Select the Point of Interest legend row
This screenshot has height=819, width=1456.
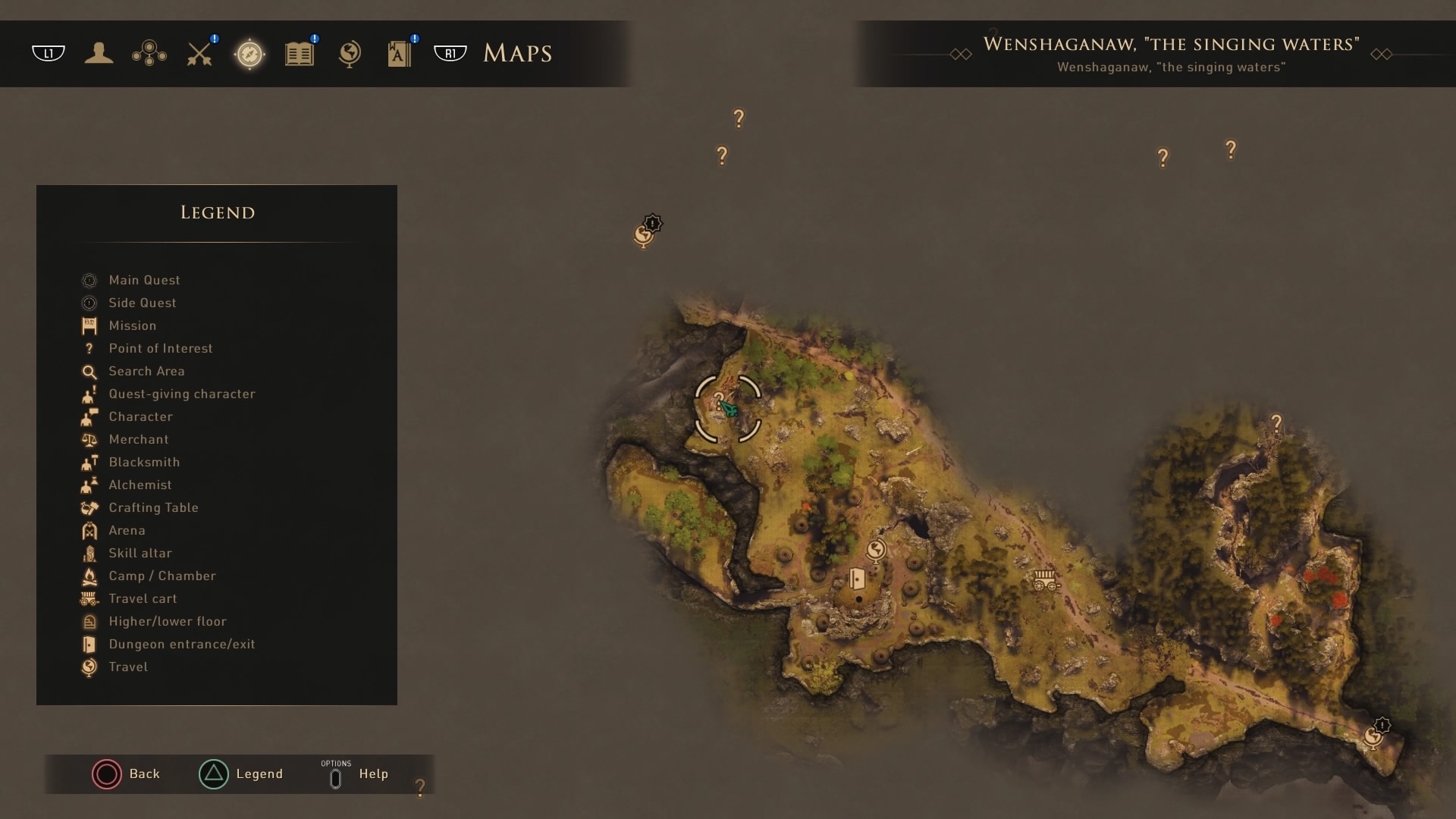point(161,348)
